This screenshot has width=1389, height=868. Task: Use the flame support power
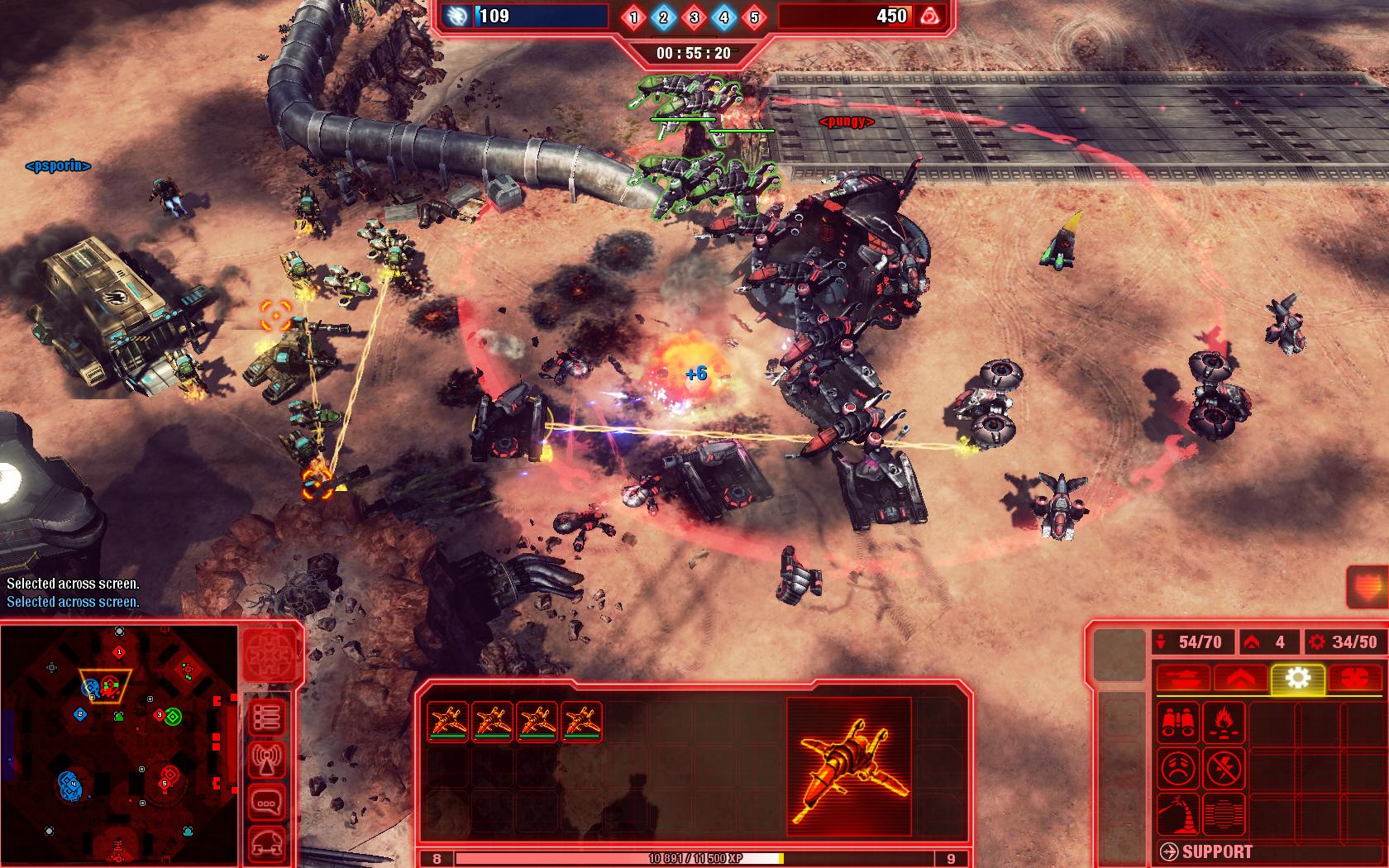coord(1224,721)
